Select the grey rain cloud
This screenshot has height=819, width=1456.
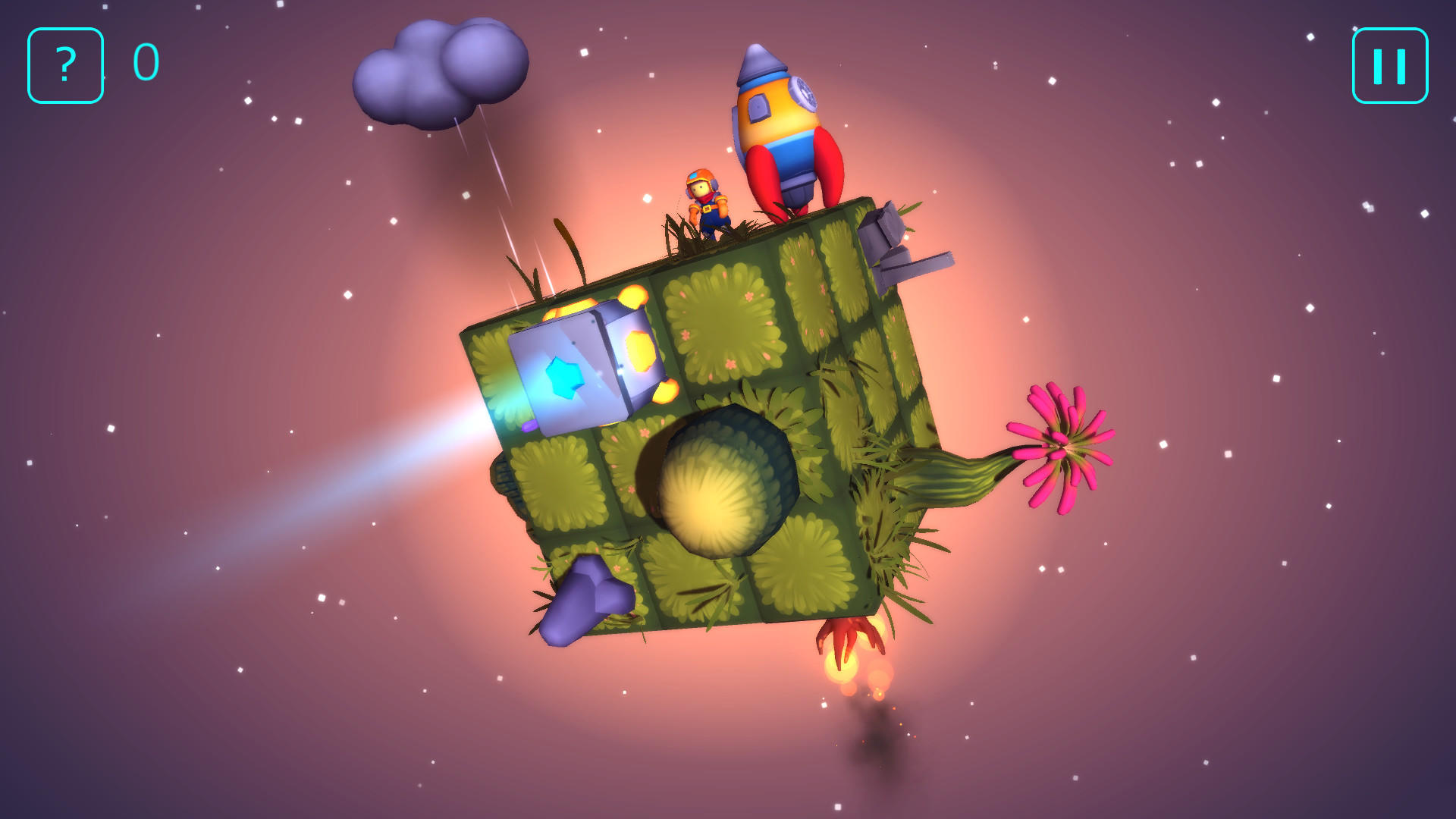pos(440,68)
